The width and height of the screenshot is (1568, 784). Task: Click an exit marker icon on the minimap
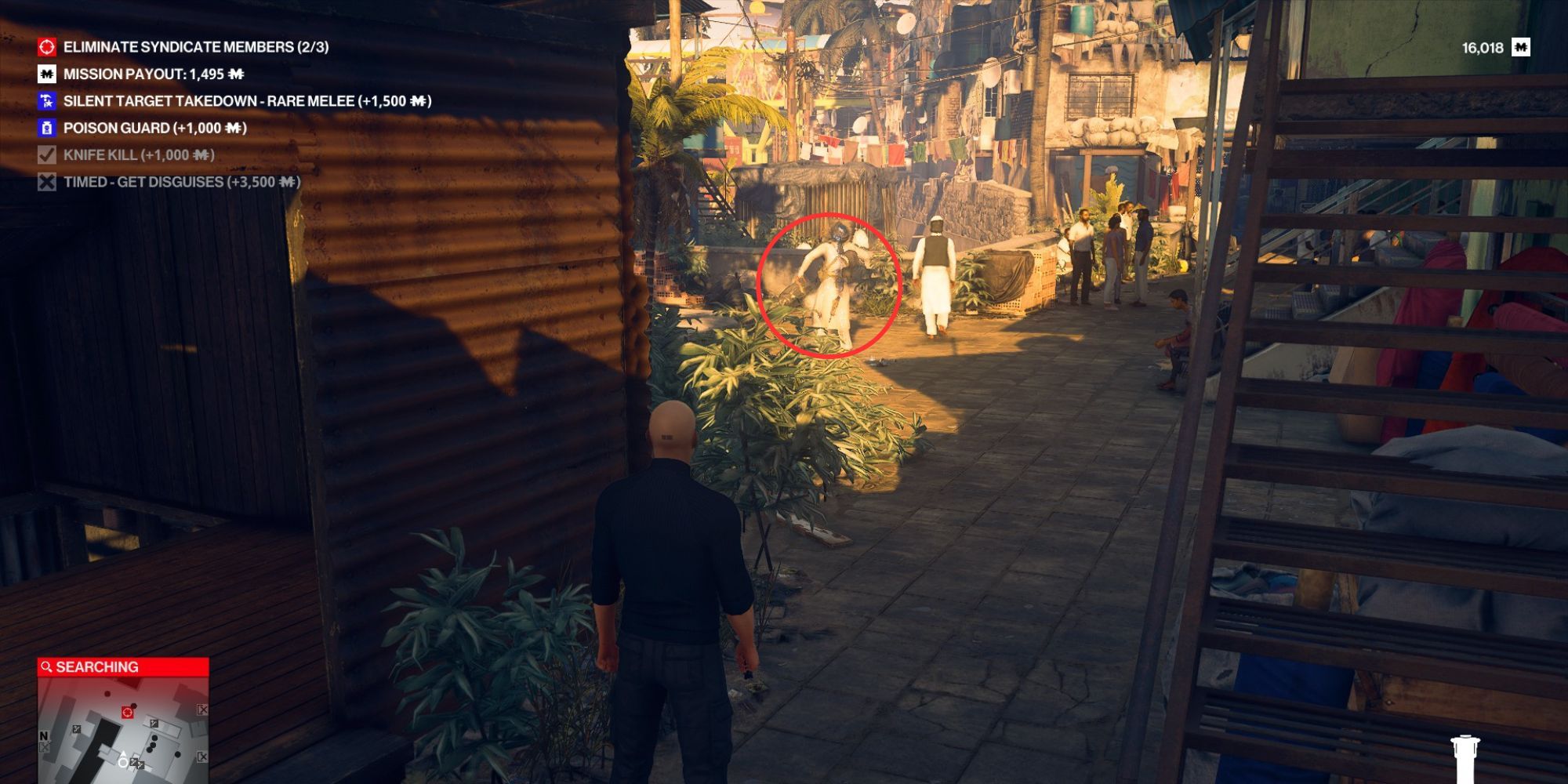tap(202, 710)
